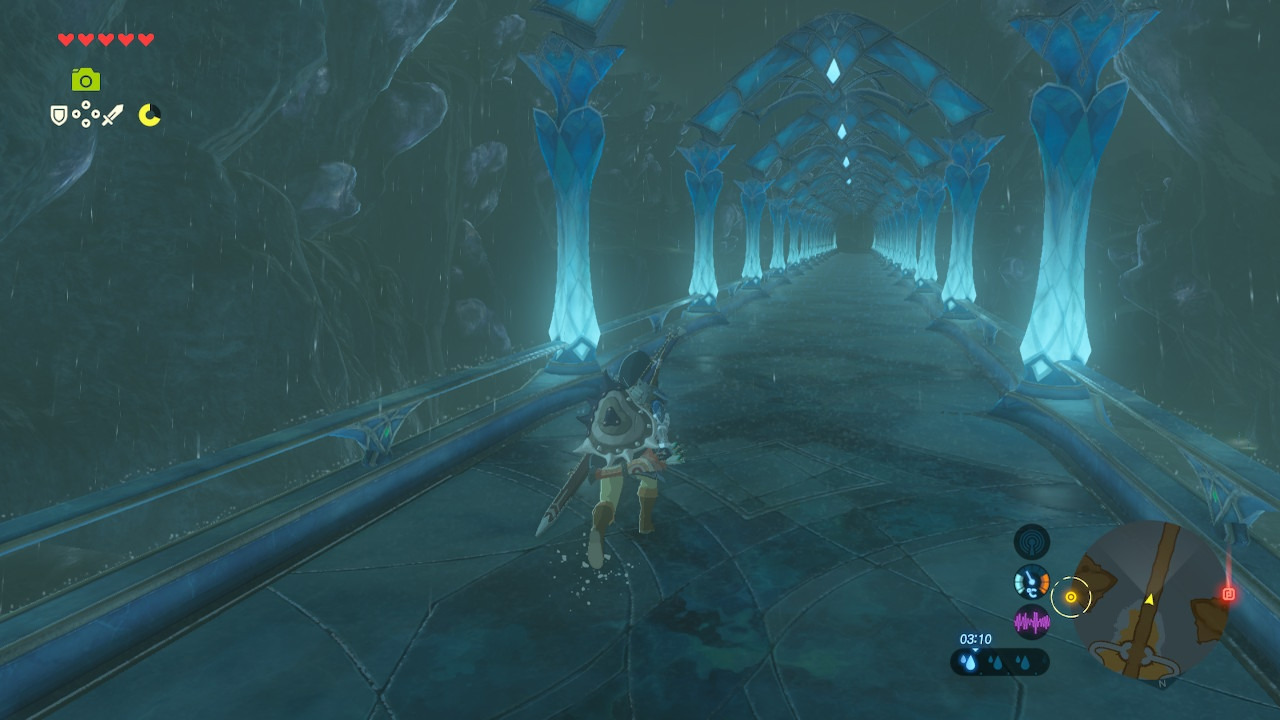Click the red shrine marker beside the minimap
This screenshot has width=1280, height=720.
coord(1229,594)
